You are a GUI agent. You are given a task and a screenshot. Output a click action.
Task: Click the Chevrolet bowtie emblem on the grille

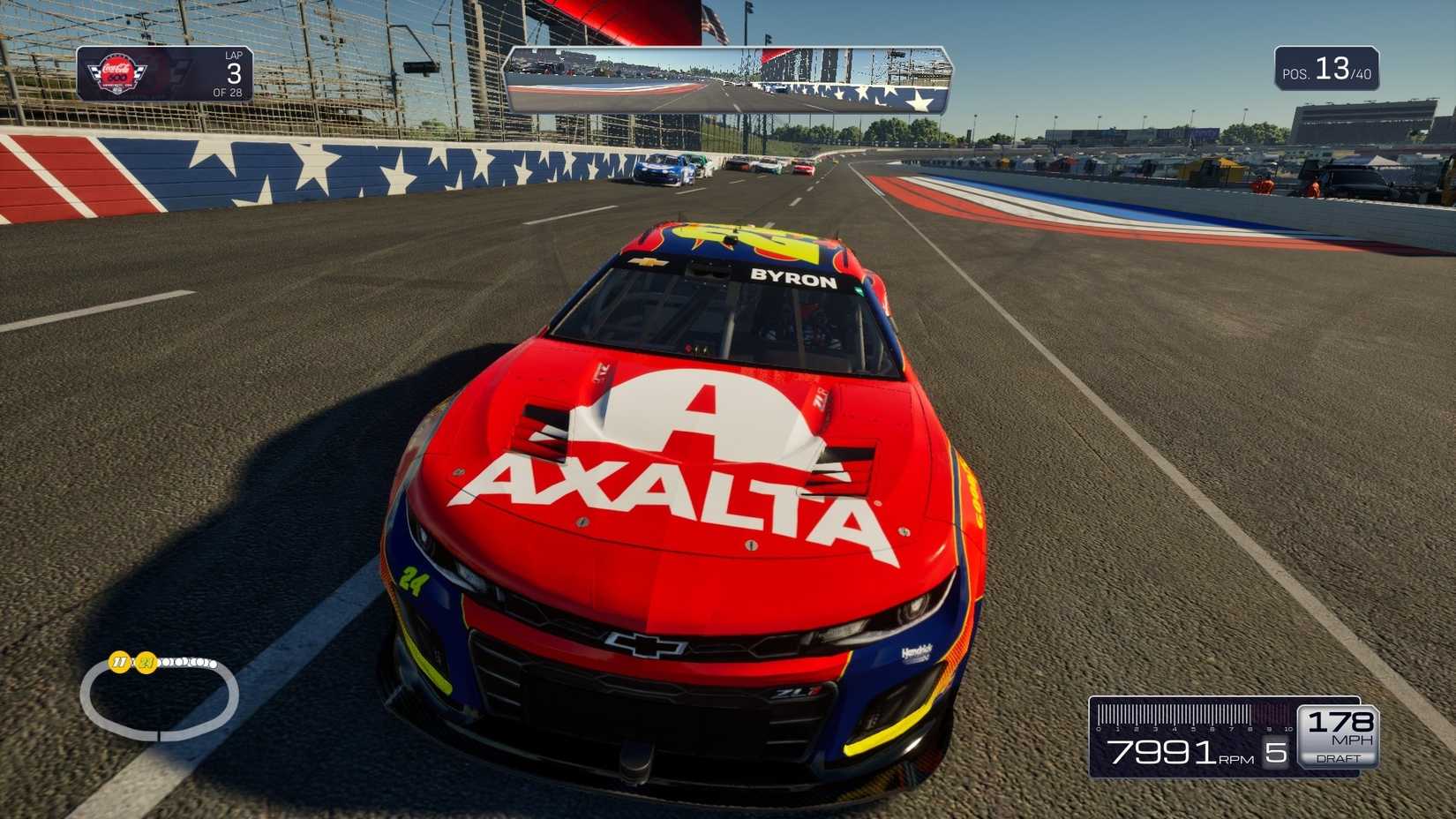(645, 643)
